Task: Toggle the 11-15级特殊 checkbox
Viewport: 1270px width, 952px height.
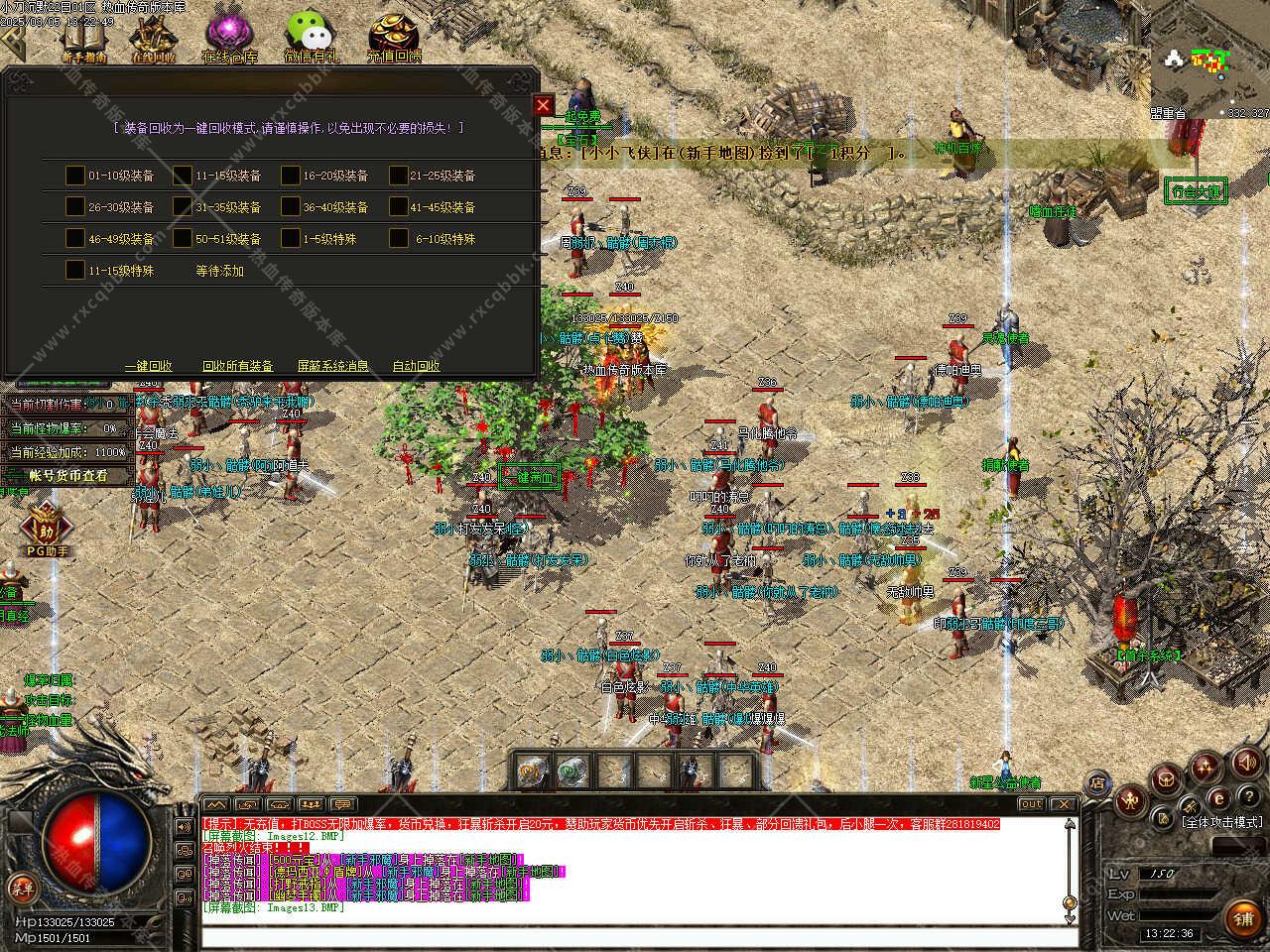Action: [75, 270]
